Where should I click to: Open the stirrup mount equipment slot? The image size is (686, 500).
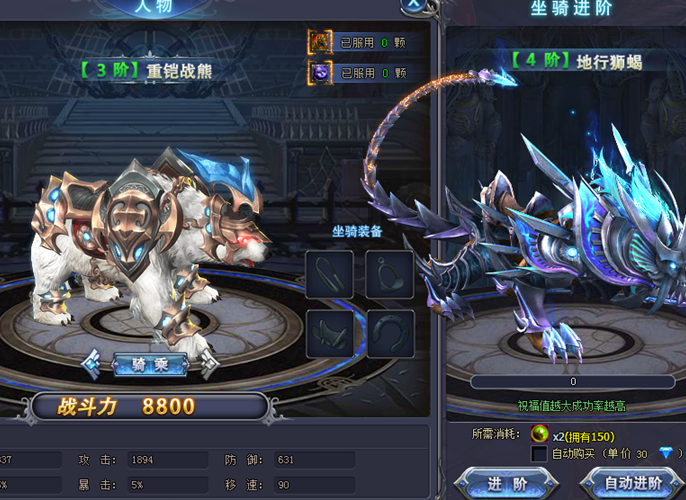click(389, 274)
